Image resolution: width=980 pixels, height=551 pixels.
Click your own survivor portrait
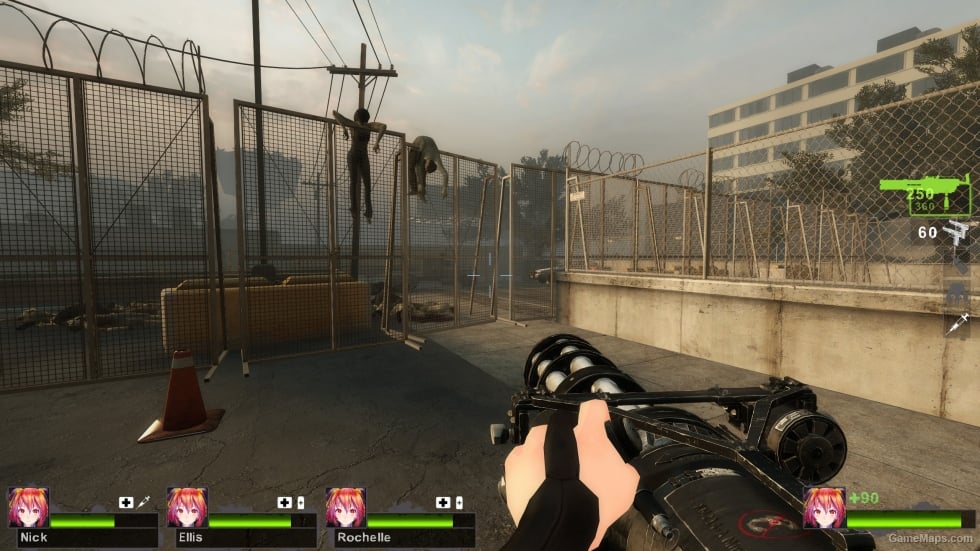point(823,508)
